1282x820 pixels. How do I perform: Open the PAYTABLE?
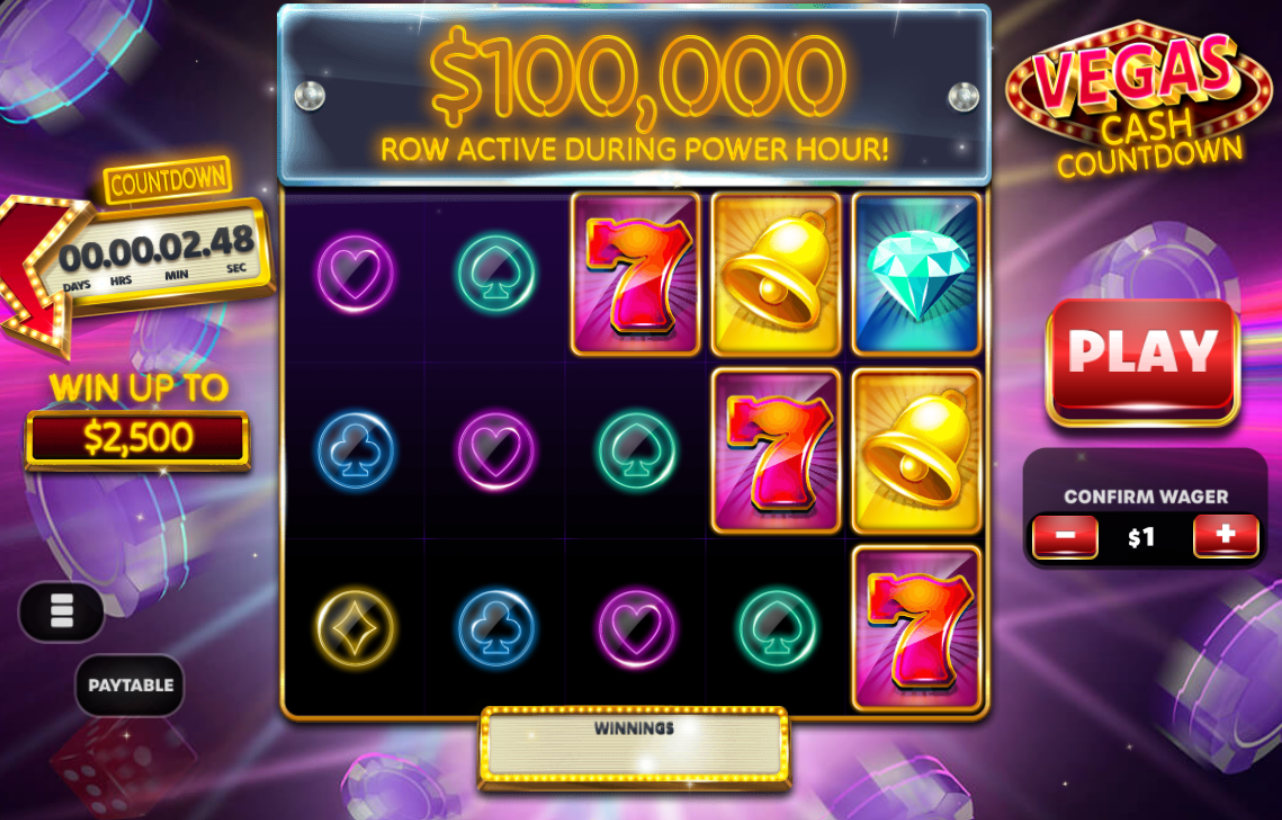[x=129, y=686]
